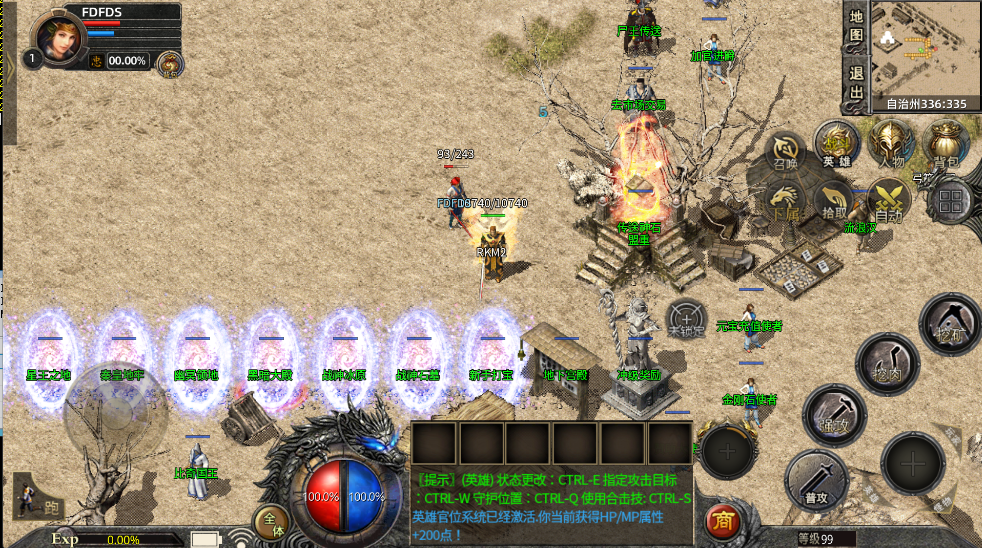Activate the 召唤 summon button
Image resolution: width=982 pixels, height=548 pixels.
click(786, 150)
